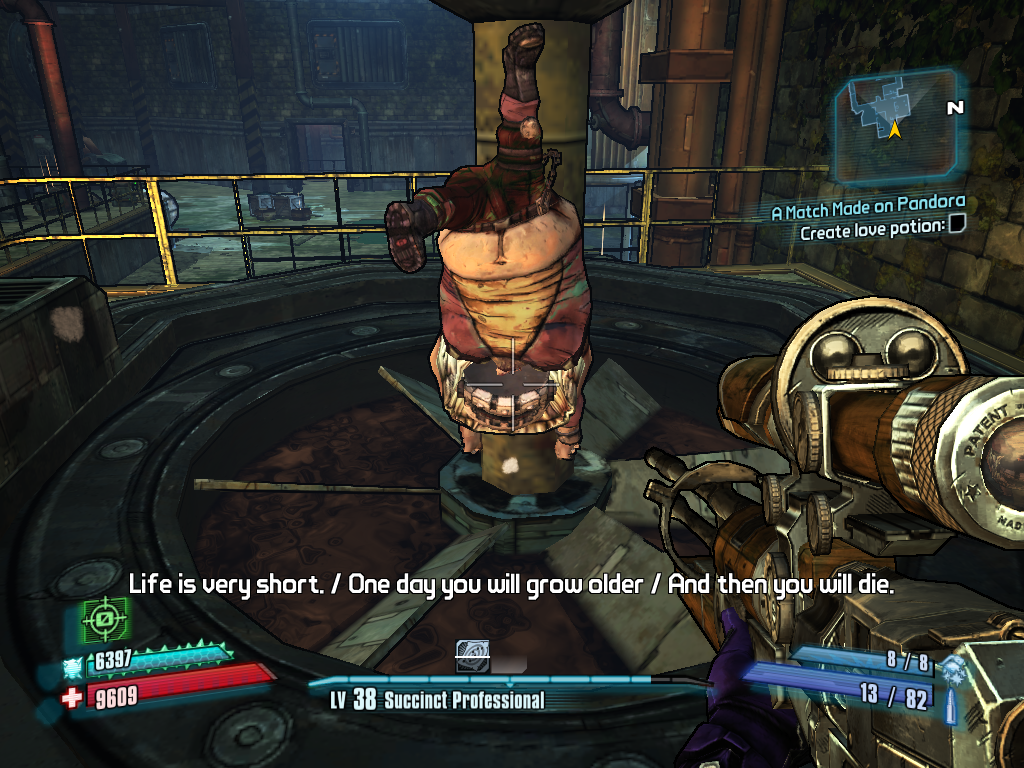1024x768 pixels.
Task: Activate the green action skill icon
Action: tap(101, 622)
